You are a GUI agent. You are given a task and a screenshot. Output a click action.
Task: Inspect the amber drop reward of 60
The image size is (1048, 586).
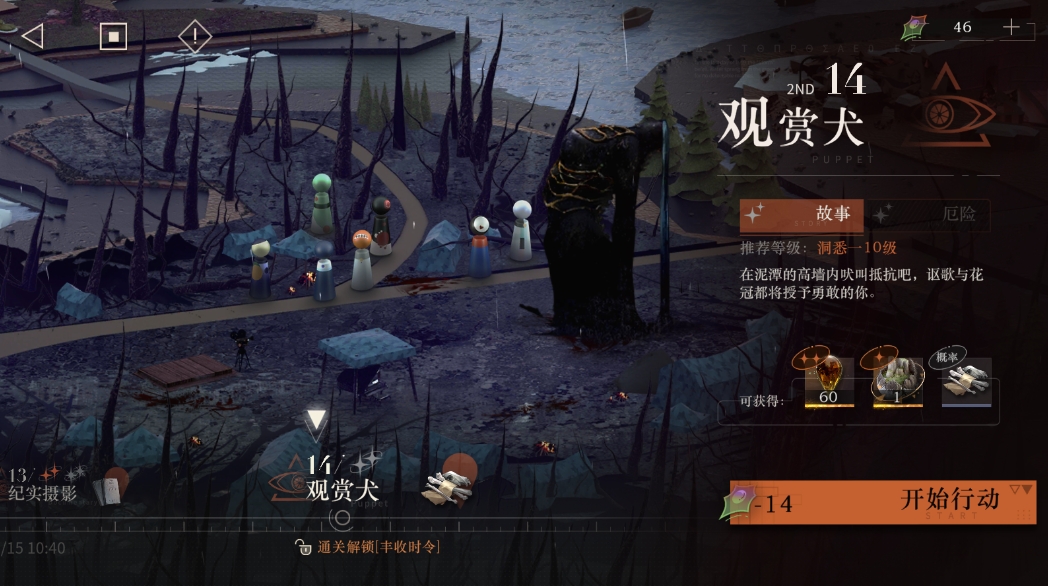pos(829,382)
